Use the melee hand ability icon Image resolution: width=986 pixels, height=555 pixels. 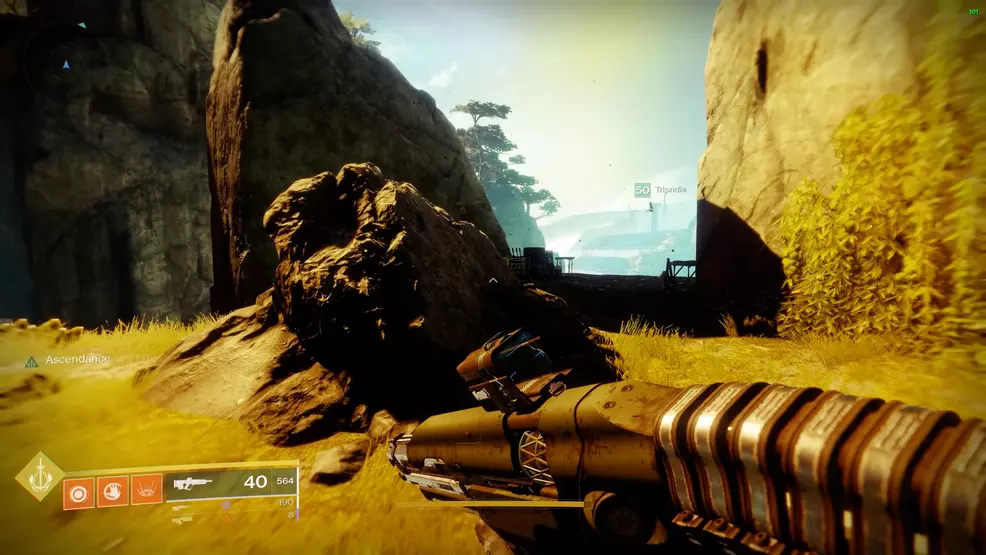pyautogui.click(x=112, y=491)
